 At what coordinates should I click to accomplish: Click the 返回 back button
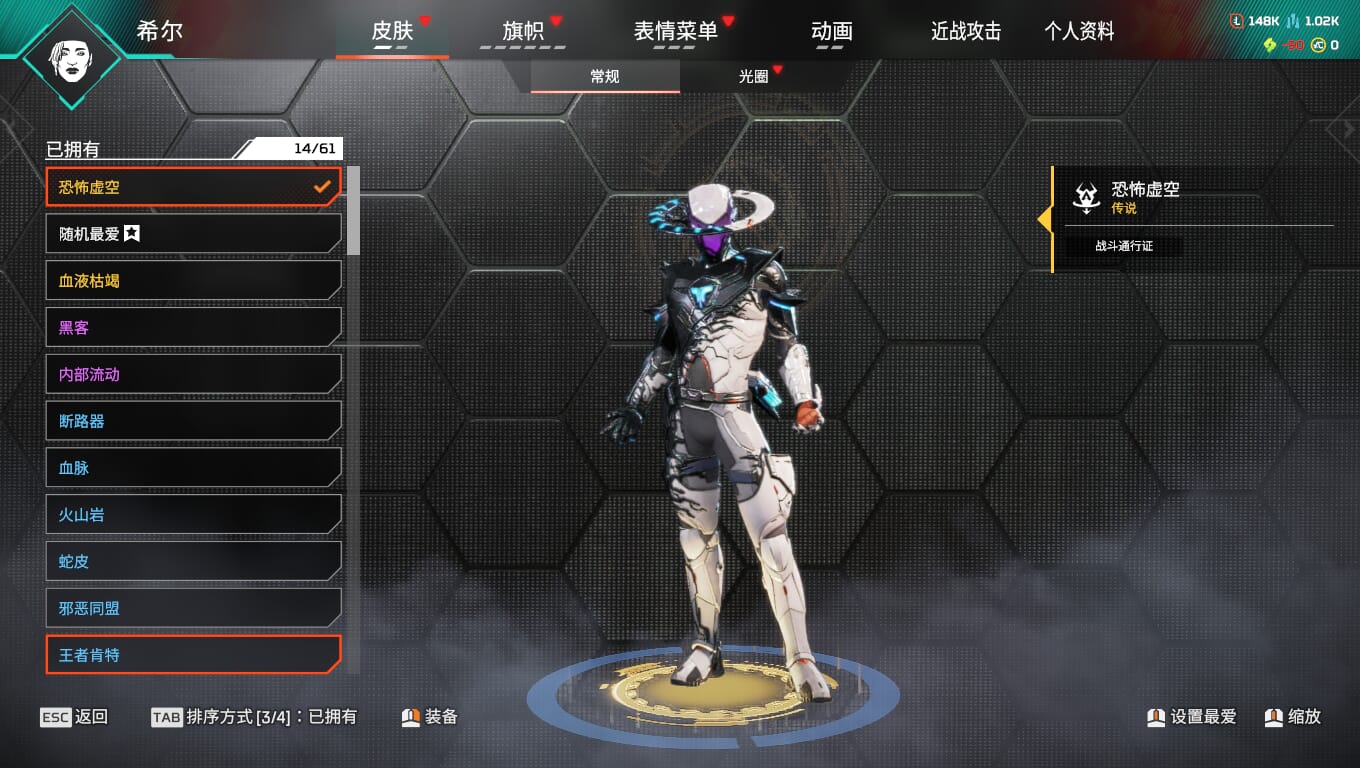click(75, 717)
